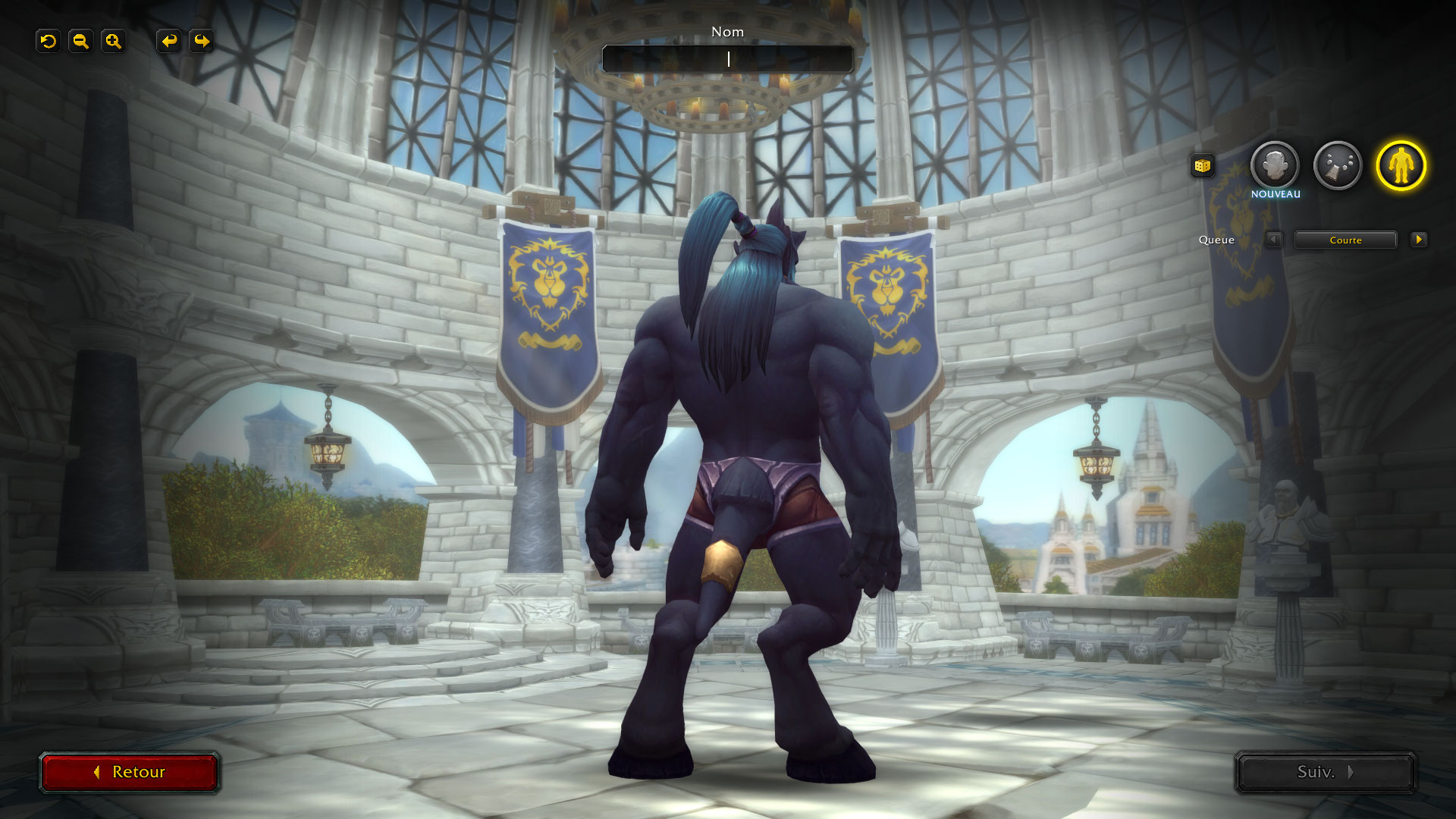Choose the previous Queue option

click(x=1273, y=240)
